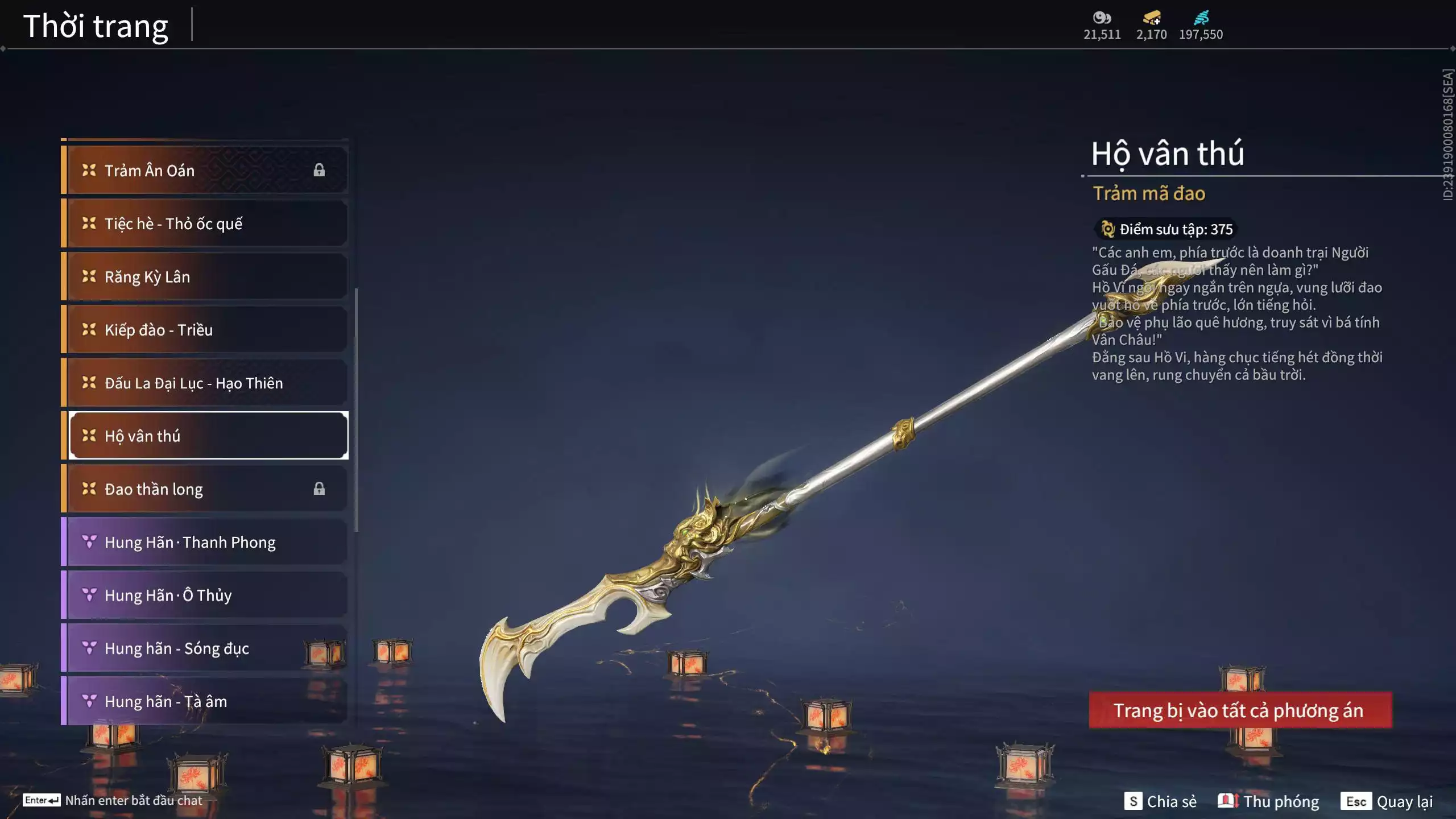Open the Hung Hãn · Ô Thủy entry
The image size is (1456, 819).
tap(205, 595)
